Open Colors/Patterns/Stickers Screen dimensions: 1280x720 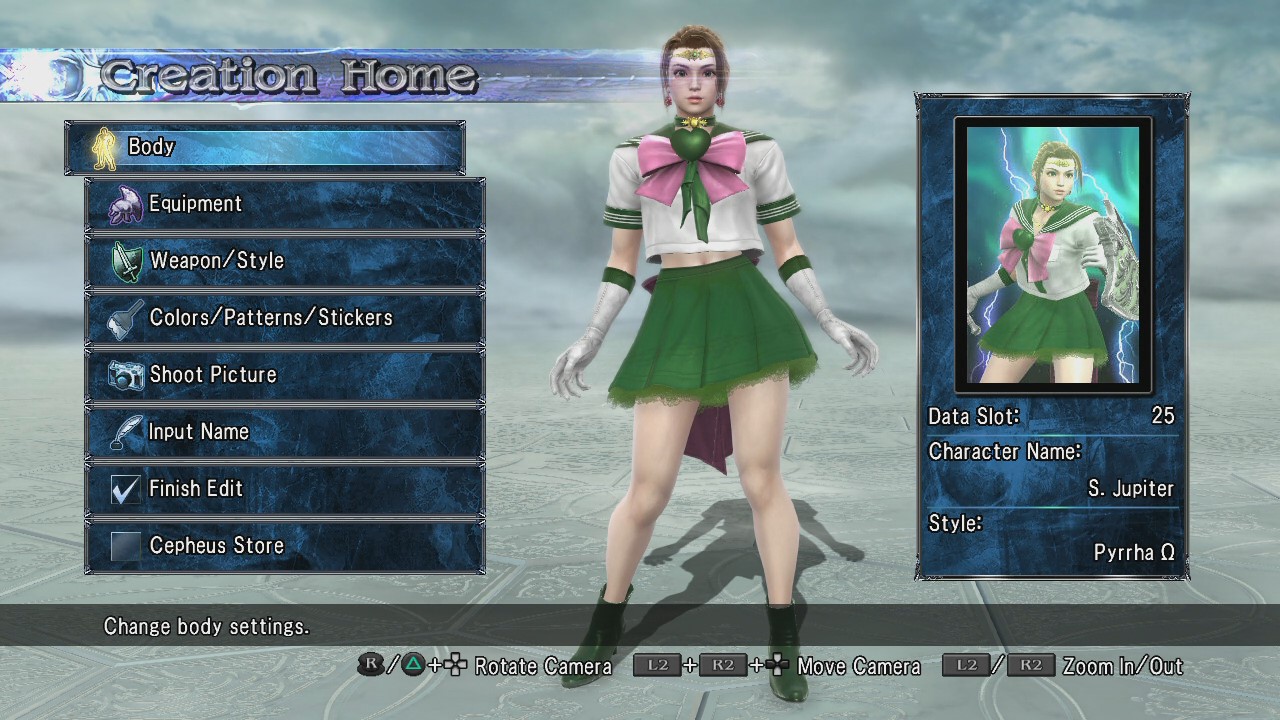tap(285, 318)
